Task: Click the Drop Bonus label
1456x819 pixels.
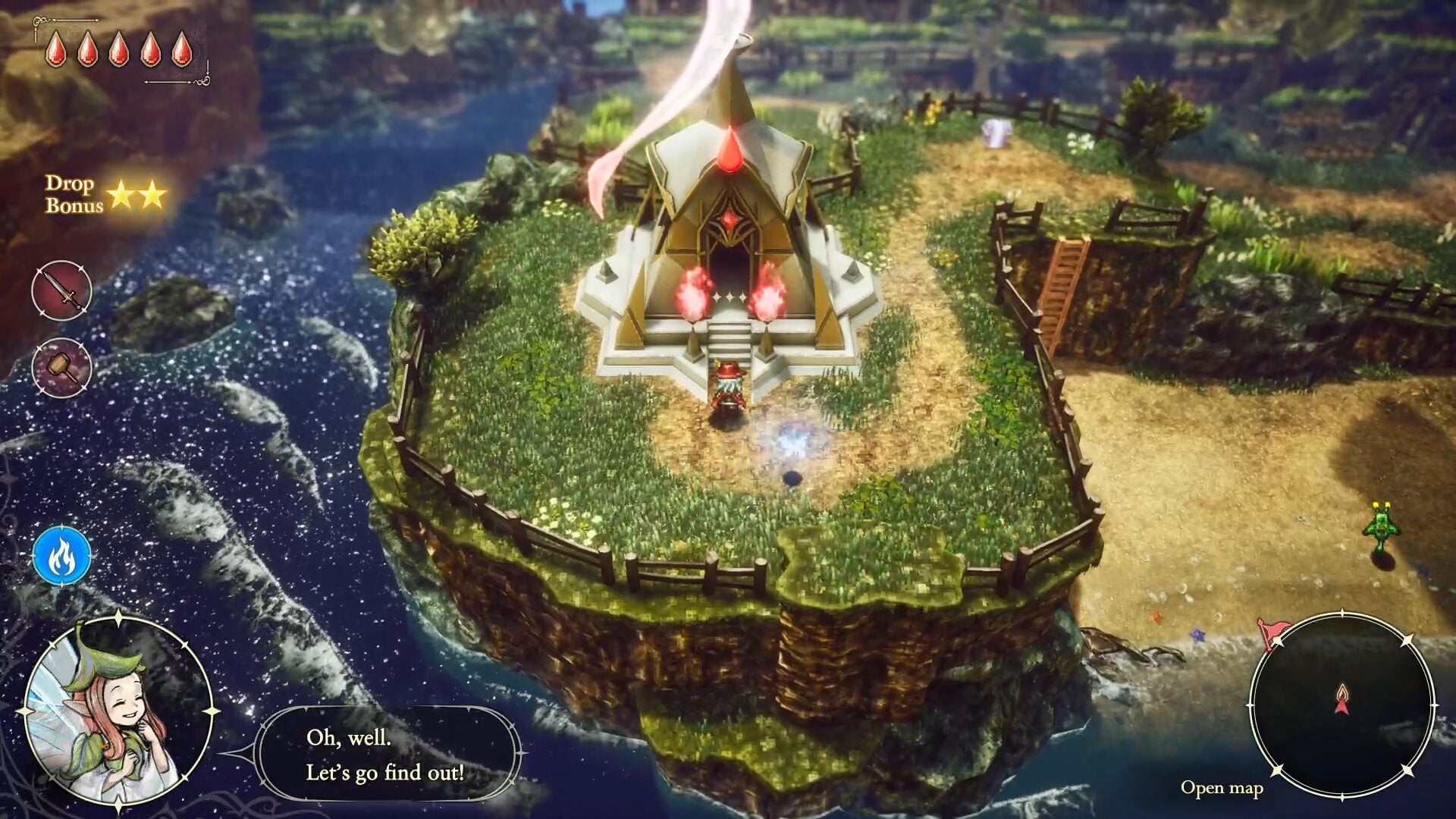Action: pyautogui.click(x=74, y=195)
